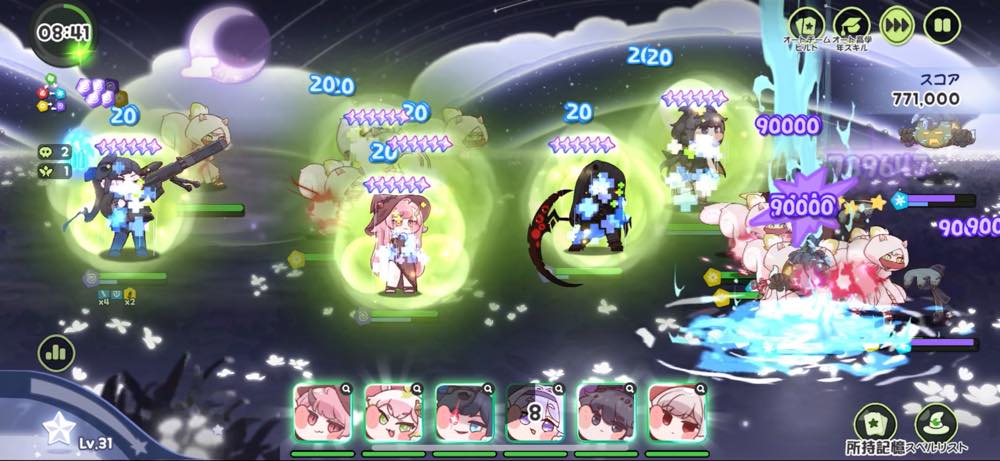Select the black-haired blue-eyed horned portrait
Viewport: 1000px width, 461px height.
coord(464,413)
